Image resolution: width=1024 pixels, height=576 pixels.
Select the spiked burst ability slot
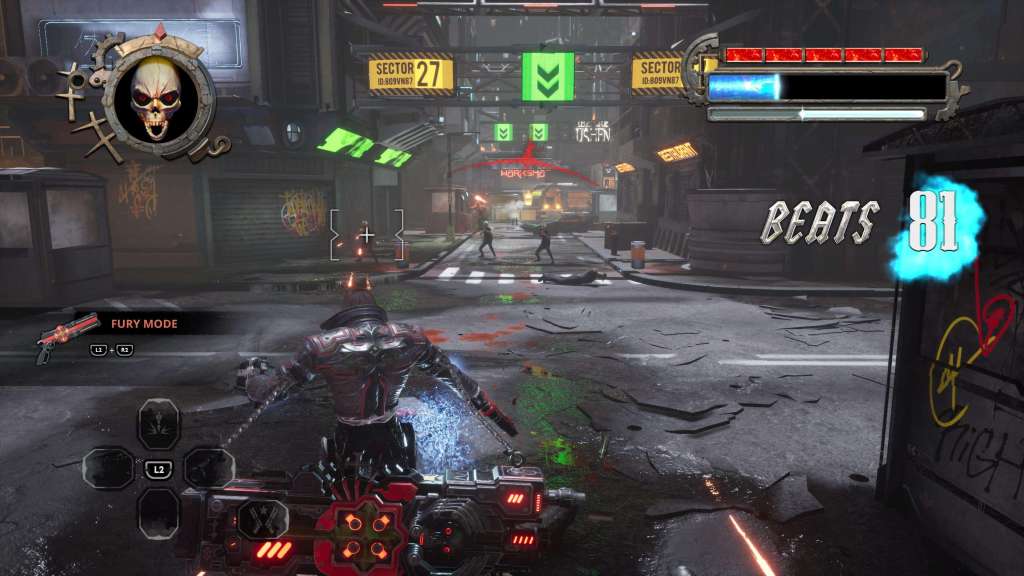tap(158, 420)
